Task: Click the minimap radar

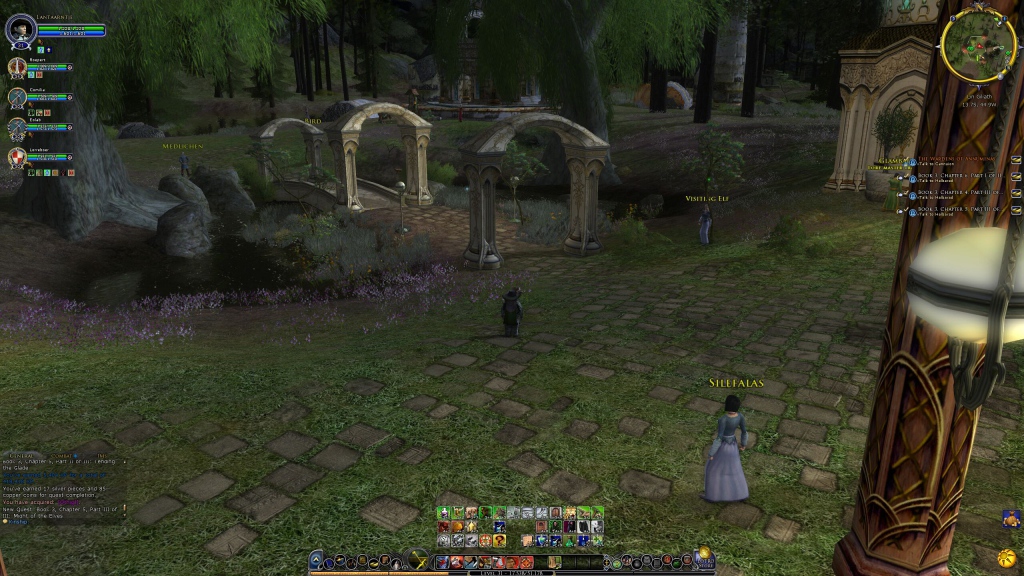Action: pos(978,46)
